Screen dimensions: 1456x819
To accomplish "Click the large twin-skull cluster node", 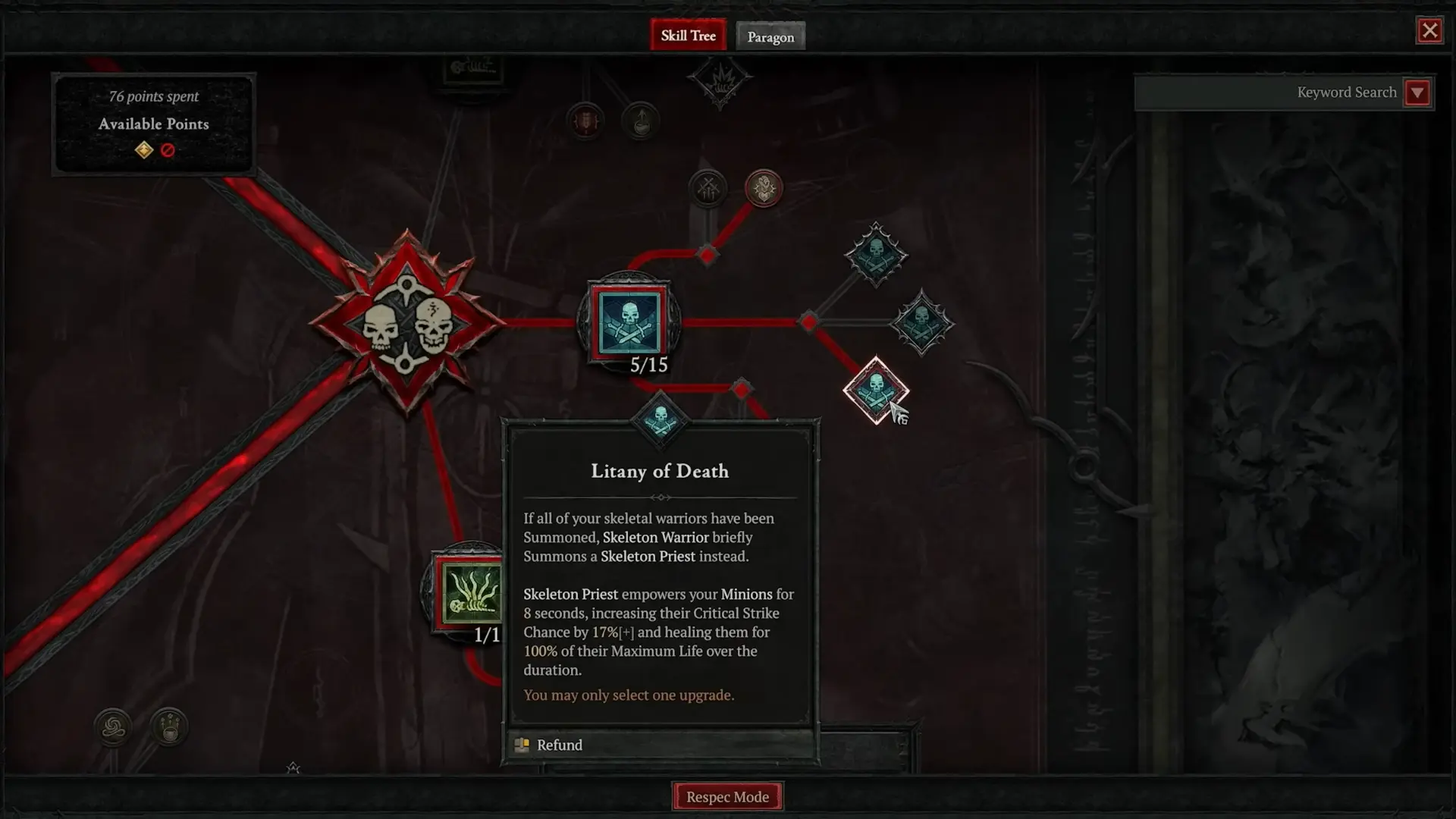I will [x=406, y=324].
